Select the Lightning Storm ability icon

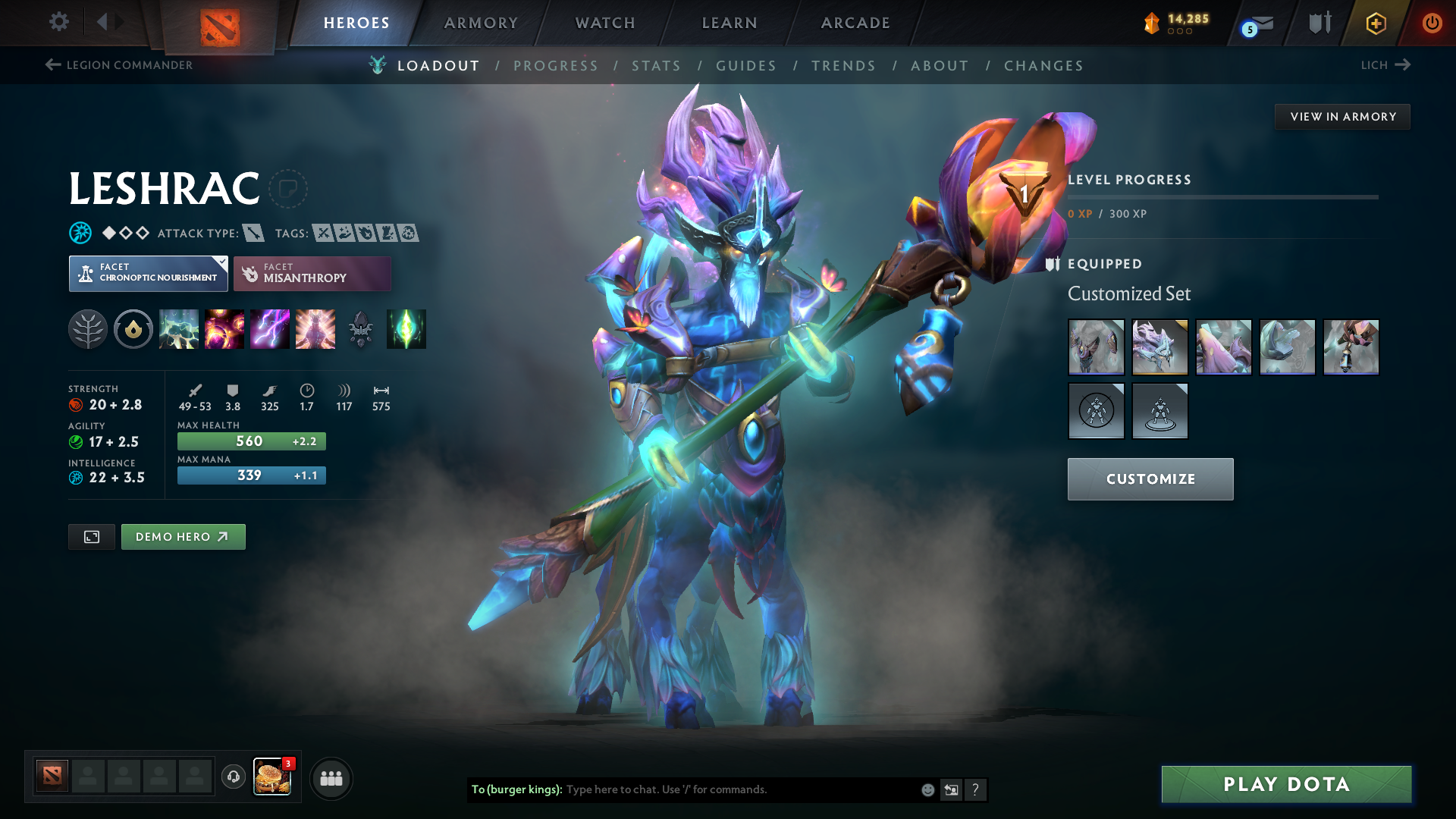pyautogui.click(x=270, y=329)
